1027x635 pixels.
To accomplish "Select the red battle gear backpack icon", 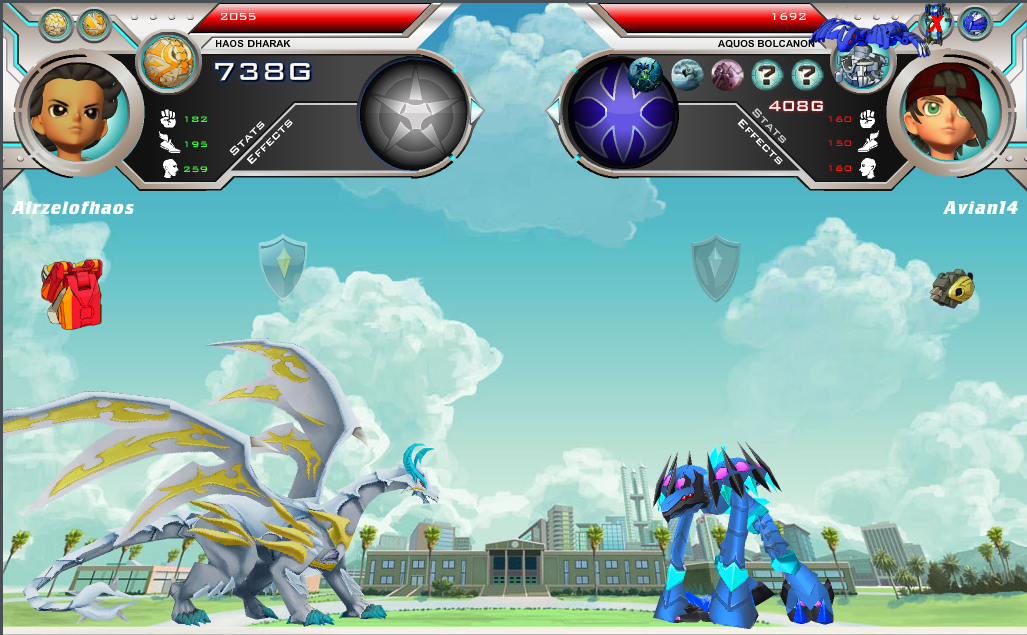I will tap(72, 292).
